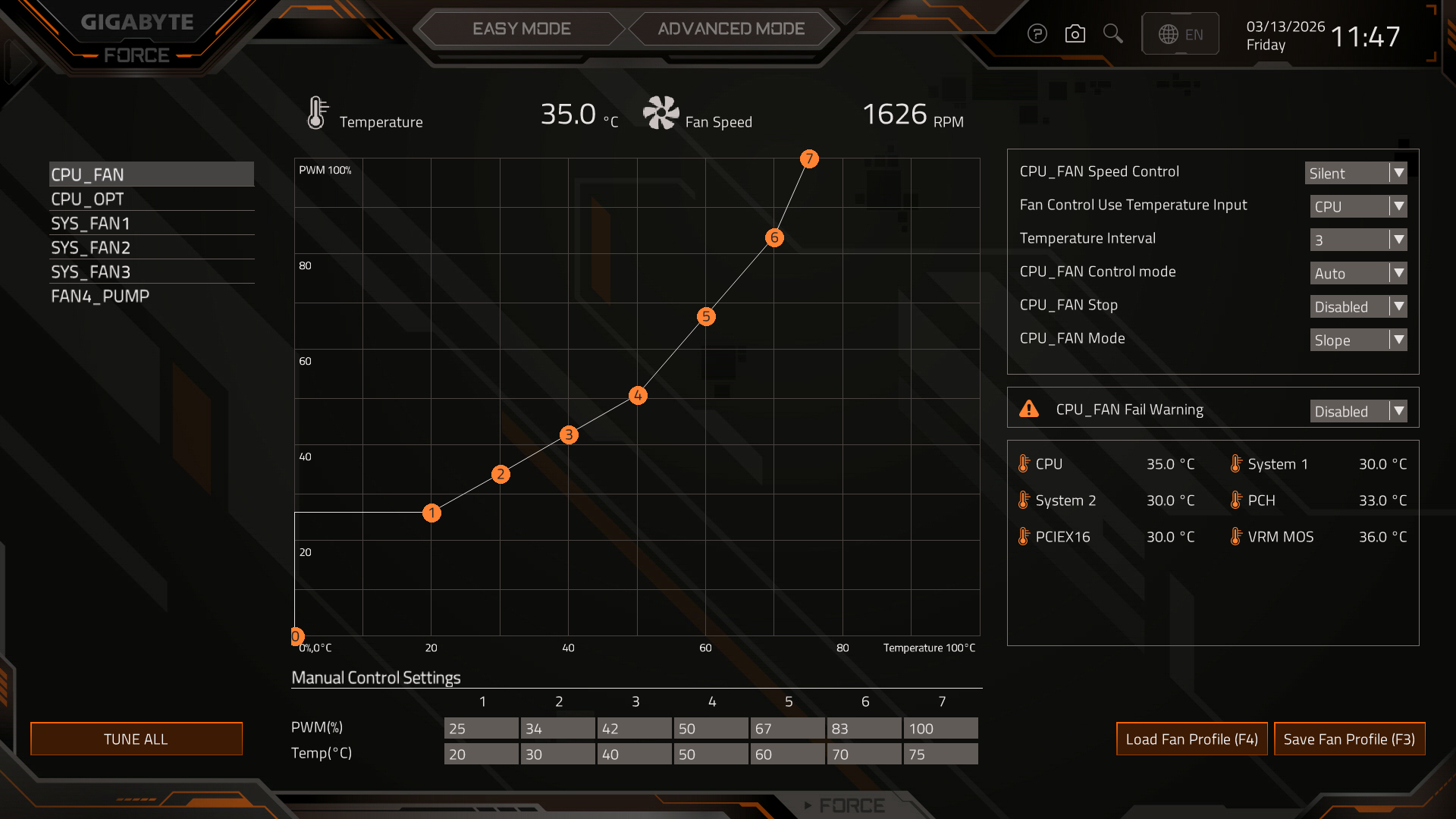Screen dimensions: 1456x819
Task: Switch to Advanced Mode tab
Action: pyautogui.click(x=731, y=29)
